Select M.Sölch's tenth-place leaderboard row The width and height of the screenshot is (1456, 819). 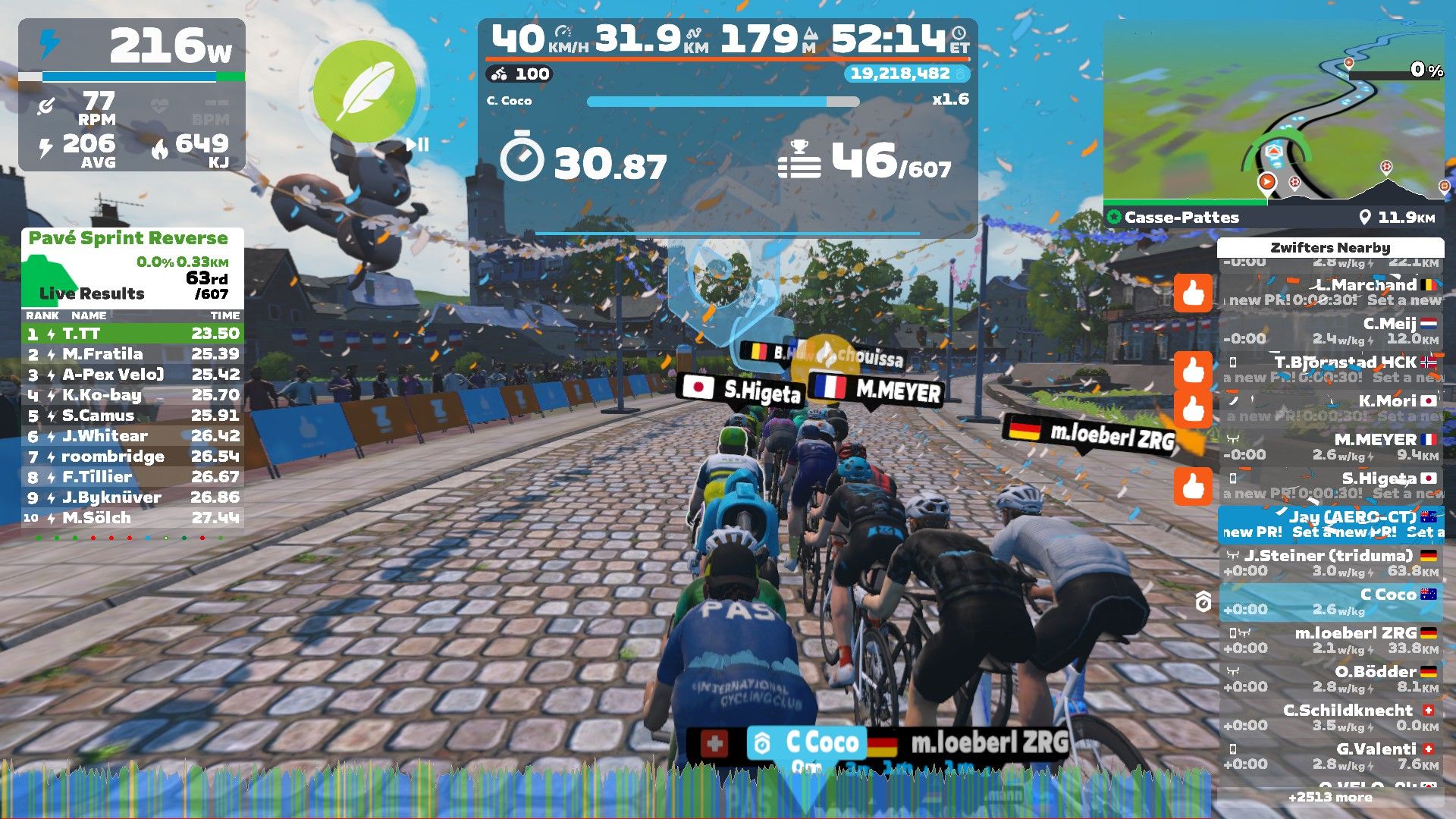point(133,518)
